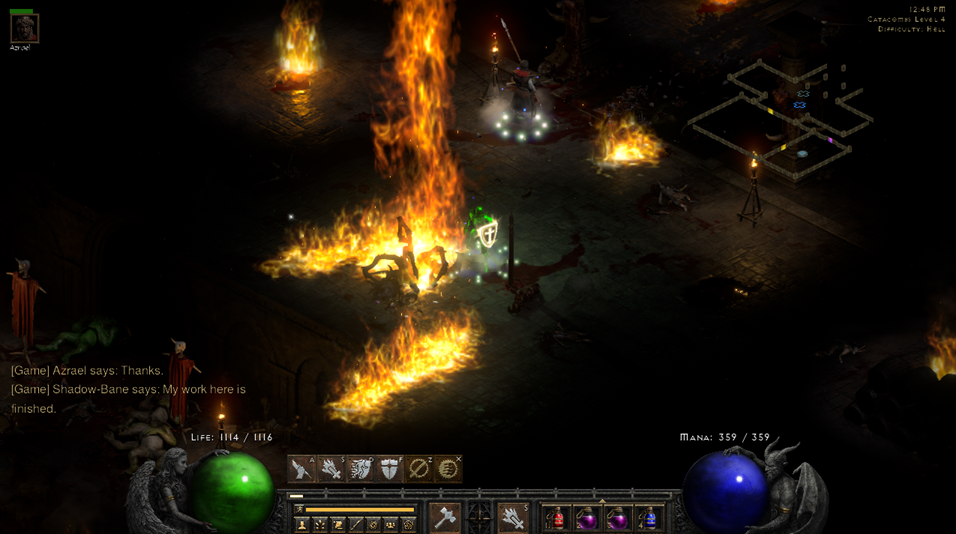Open the character sheet silhouette button
This screenshot has height=534, width=956.
coord(302,524)
